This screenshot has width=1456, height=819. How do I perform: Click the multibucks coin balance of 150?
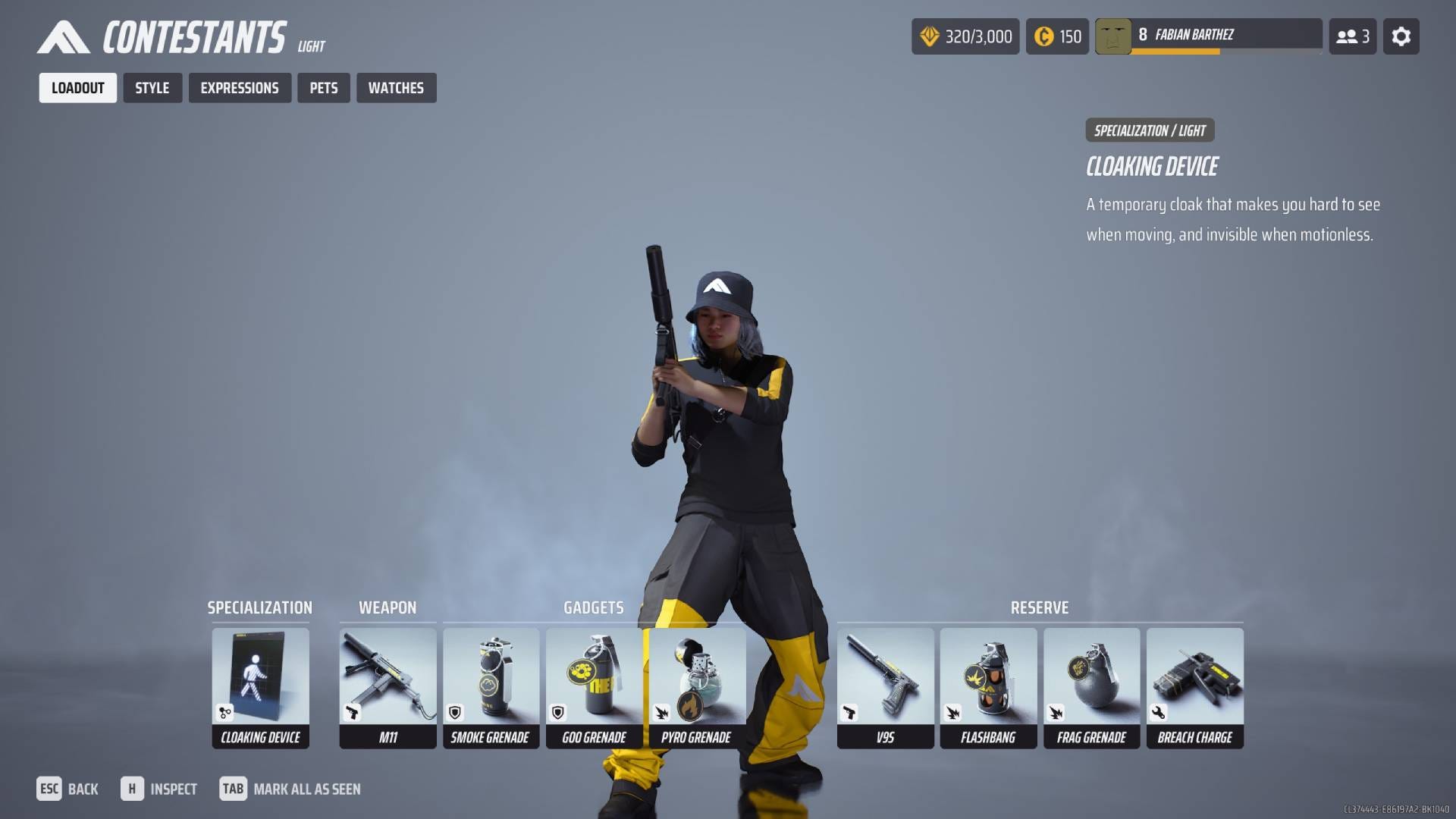[x=1057, y=36]
